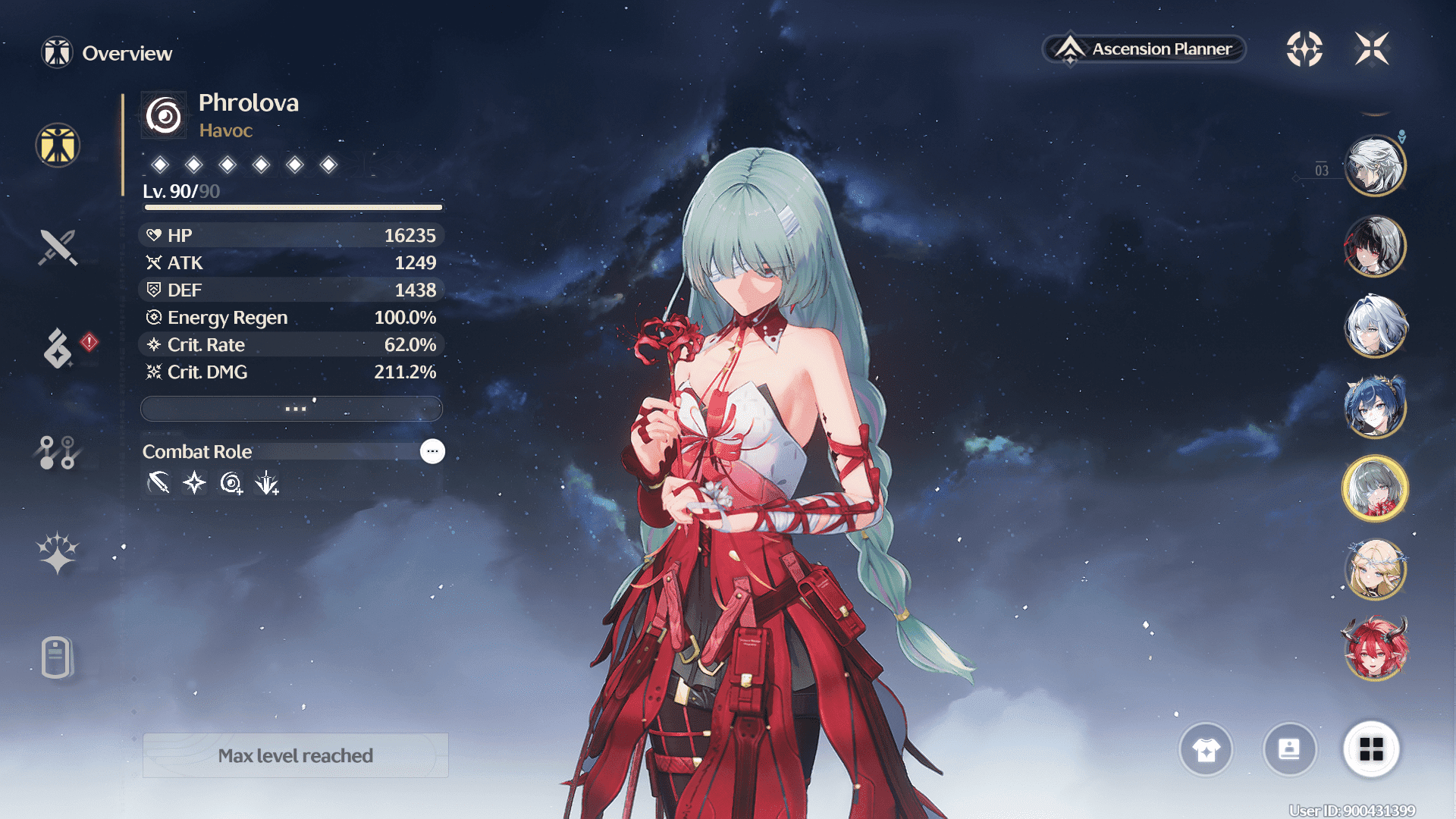Open the character profile file tab
Screen dimensions: 1456x819
pos(57,657)
